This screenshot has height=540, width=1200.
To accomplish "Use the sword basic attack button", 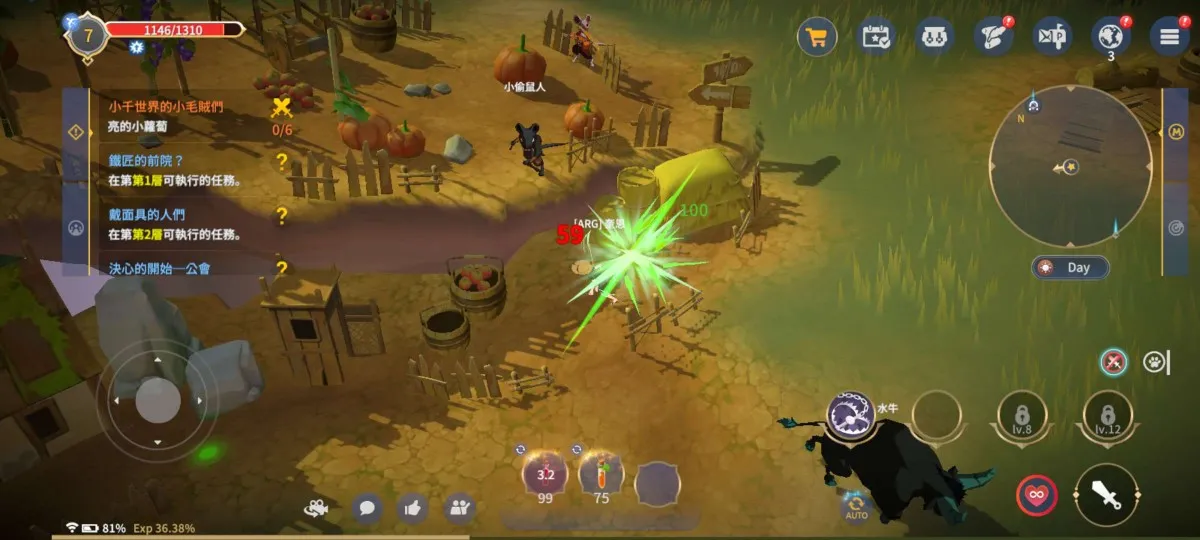I will (1106, 495).
